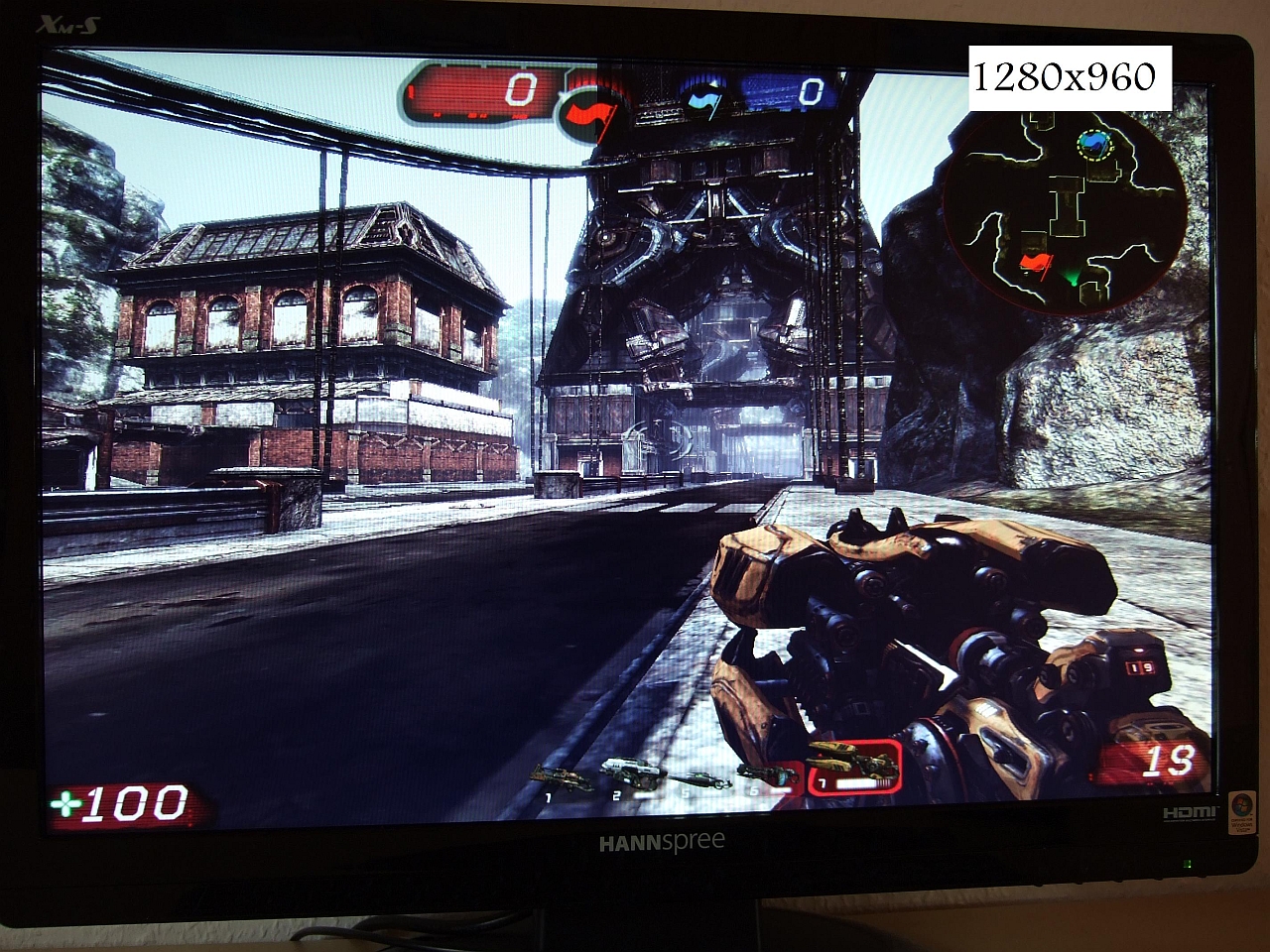Select the red flag marker on the minimap

point(1034,264)
